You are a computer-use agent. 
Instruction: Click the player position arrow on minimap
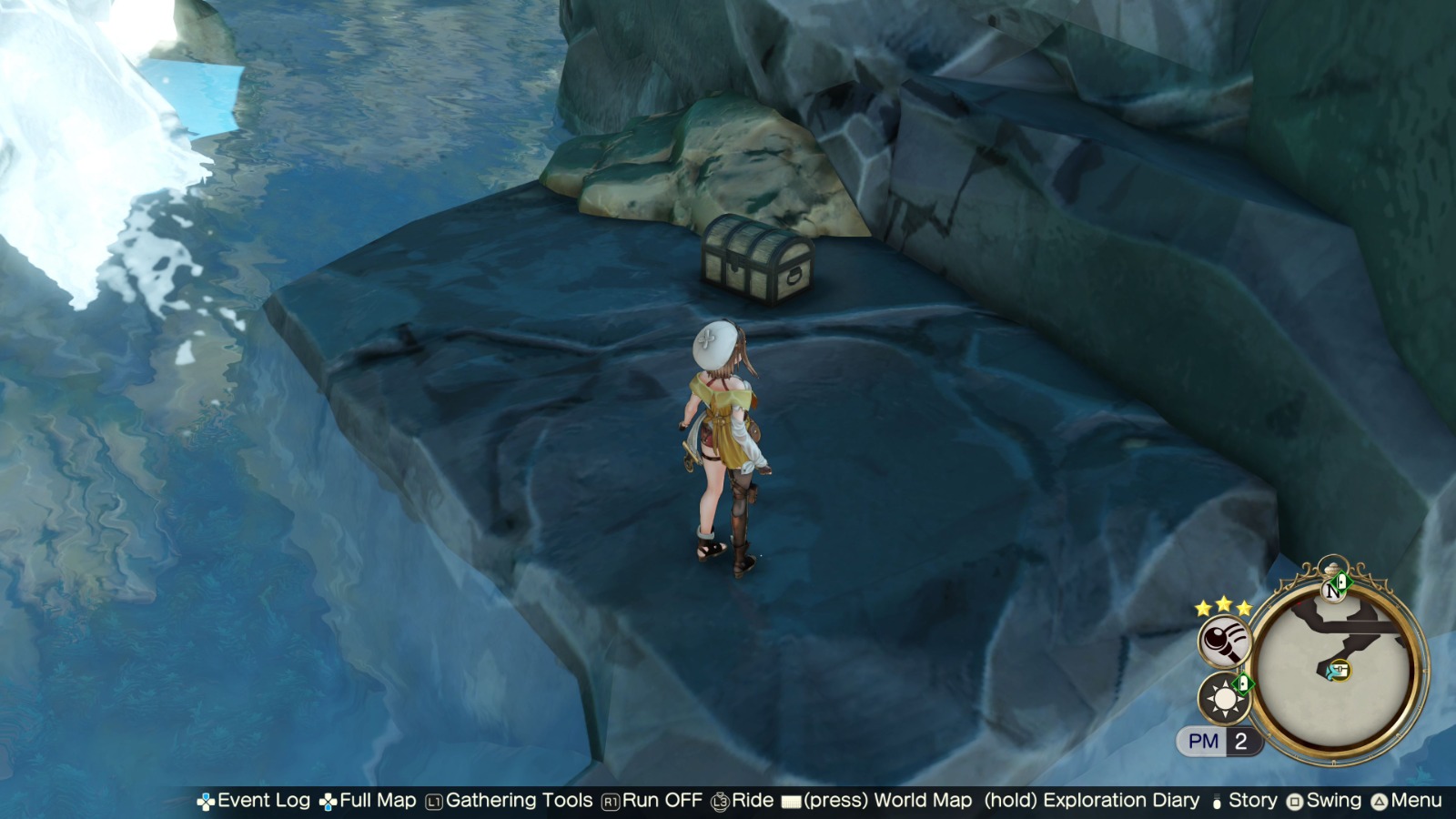point(1330,671)
